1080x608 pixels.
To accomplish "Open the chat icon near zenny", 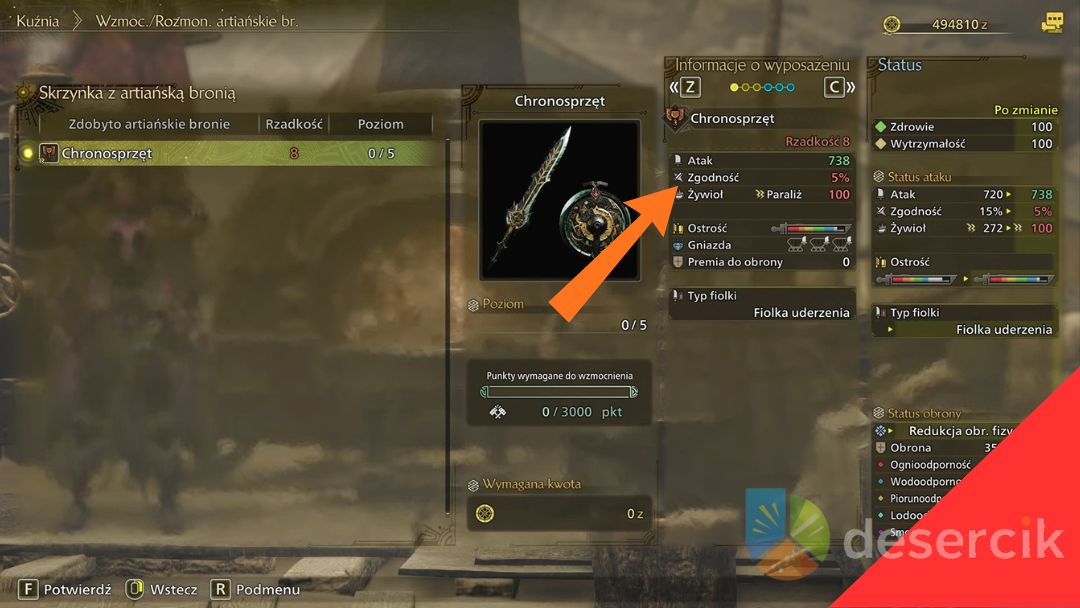I will pyautogui.click(x=1051, y=22).
